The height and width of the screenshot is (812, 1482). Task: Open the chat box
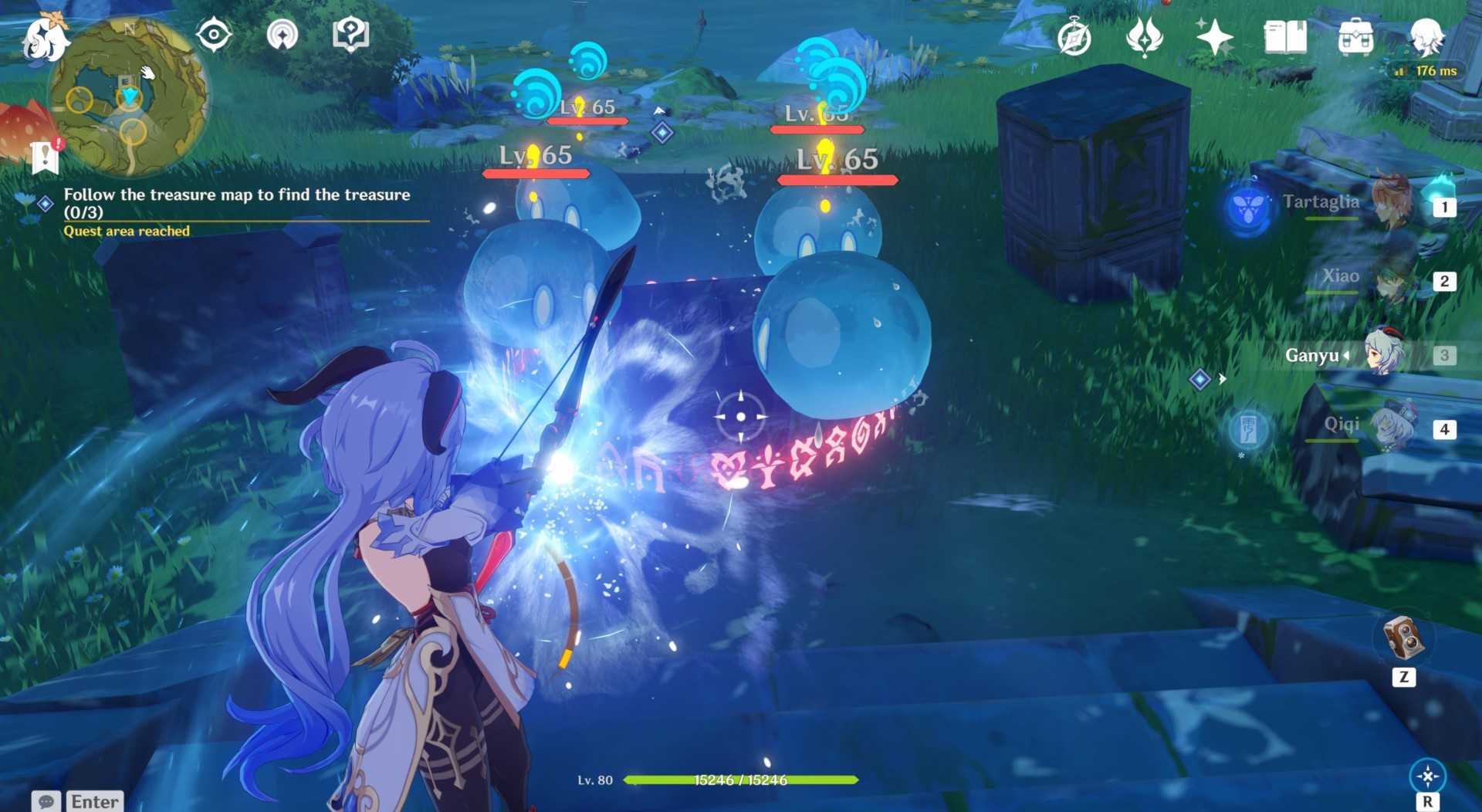click(78, 801)
